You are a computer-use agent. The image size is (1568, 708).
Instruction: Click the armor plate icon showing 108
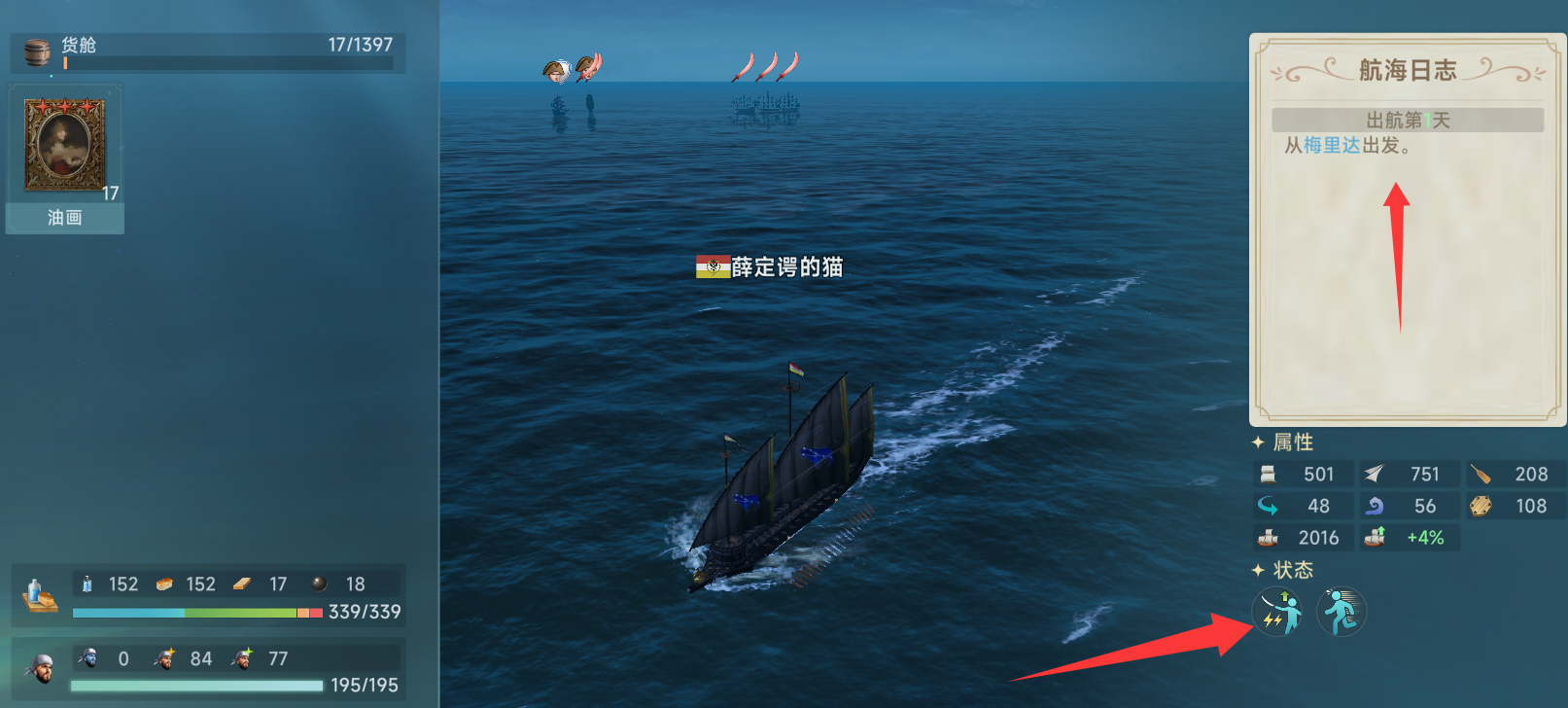pos(1482,506)
